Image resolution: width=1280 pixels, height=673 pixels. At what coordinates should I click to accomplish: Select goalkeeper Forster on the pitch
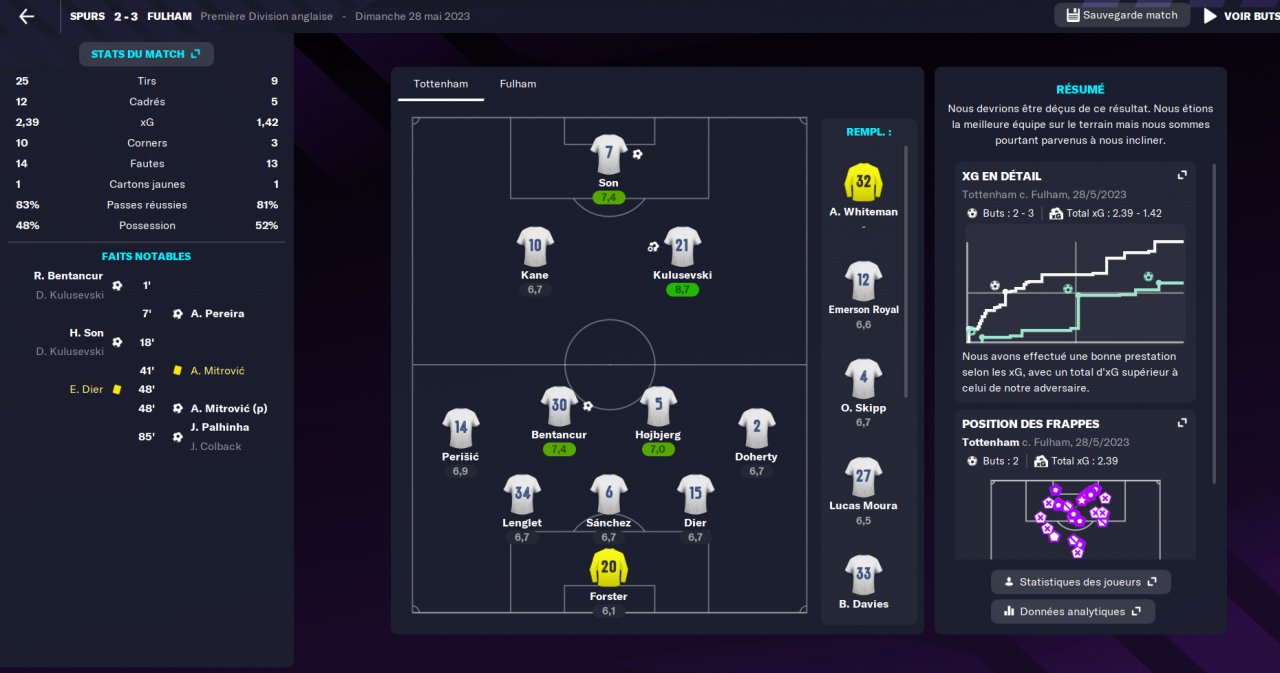coord(609,568)
